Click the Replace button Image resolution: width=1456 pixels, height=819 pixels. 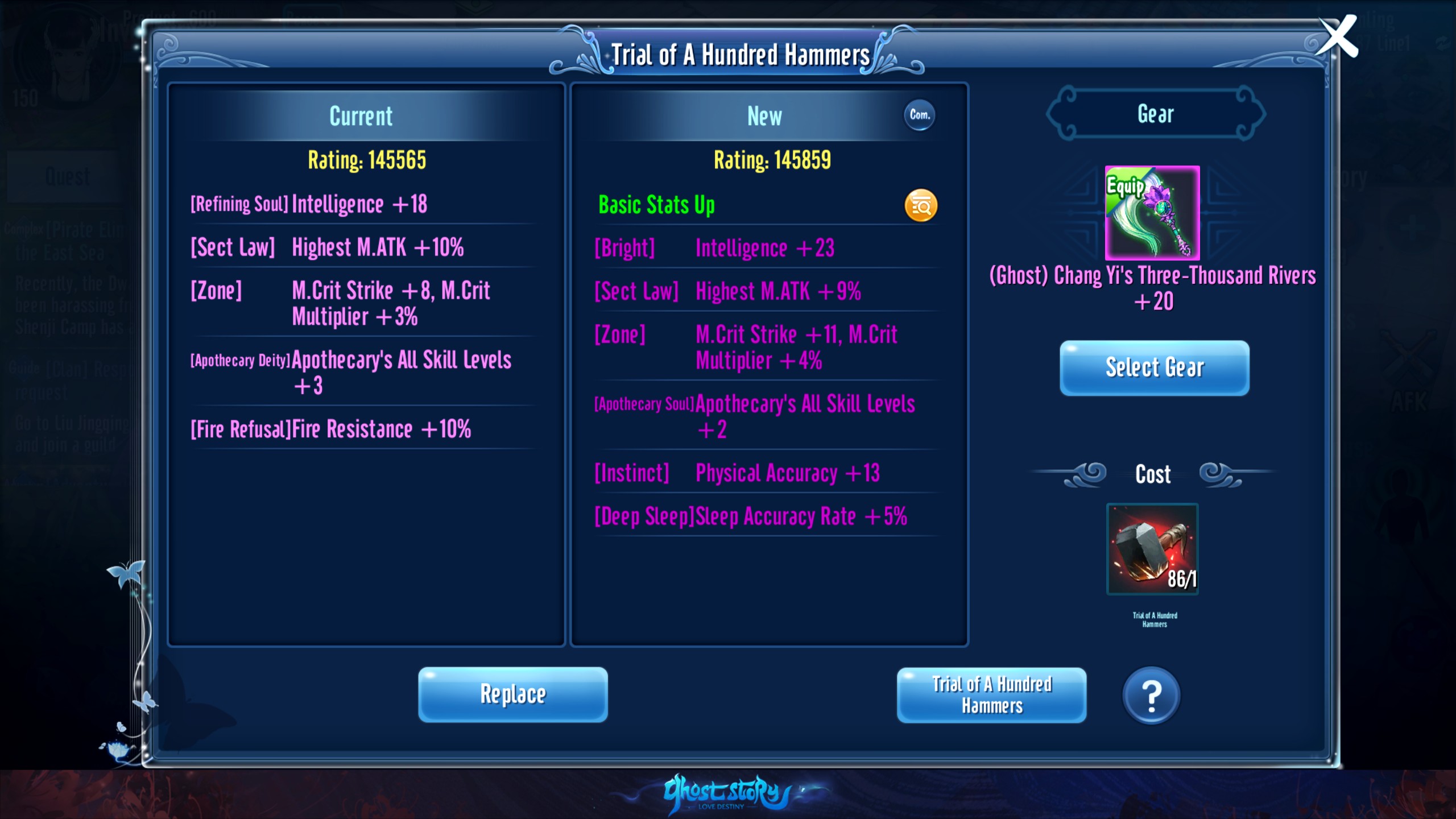point(512,694)
